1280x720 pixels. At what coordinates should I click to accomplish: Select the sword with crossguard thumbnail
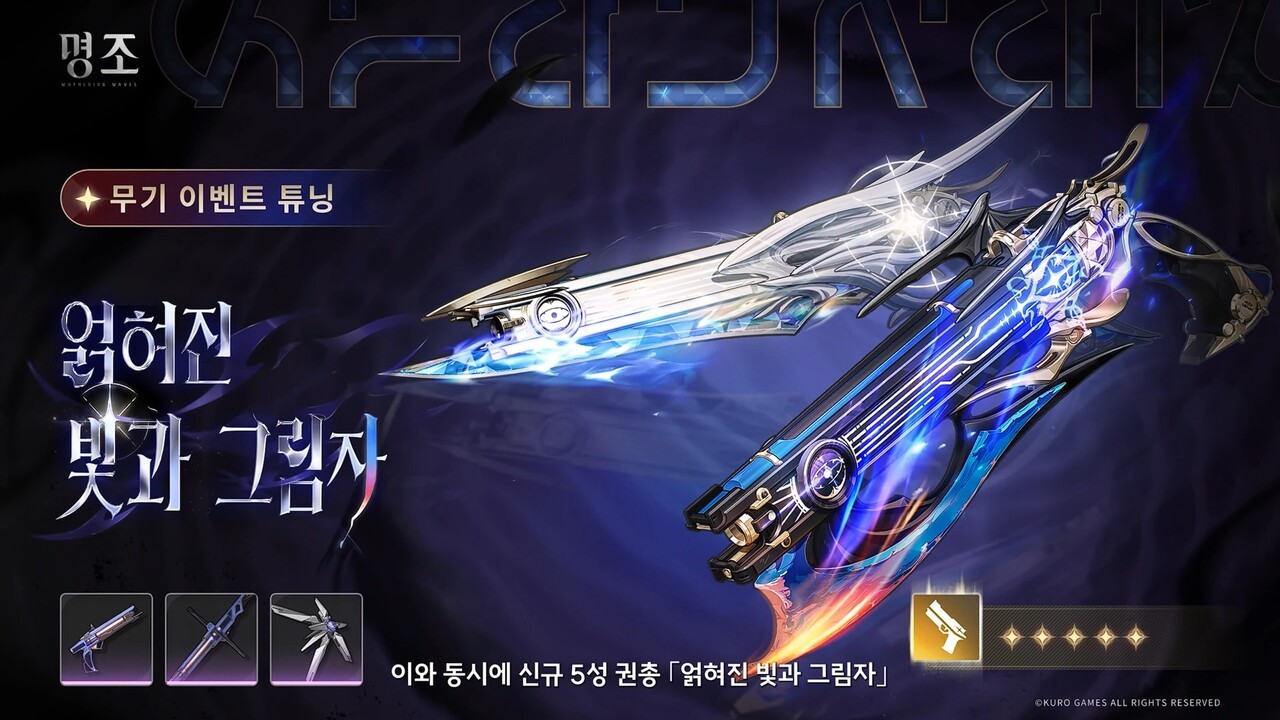[x=211, y=639]
